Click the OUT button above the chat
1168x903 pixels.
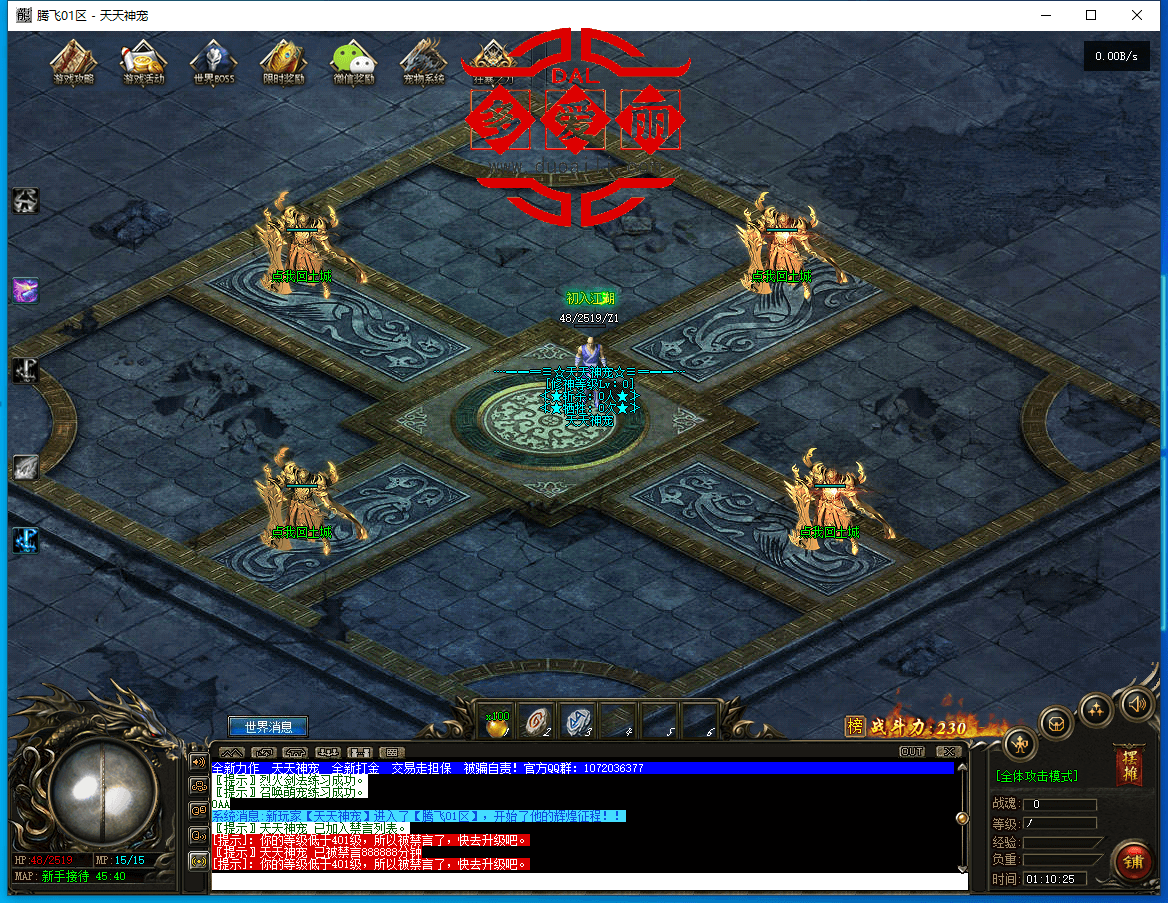[x=912, y=752]
